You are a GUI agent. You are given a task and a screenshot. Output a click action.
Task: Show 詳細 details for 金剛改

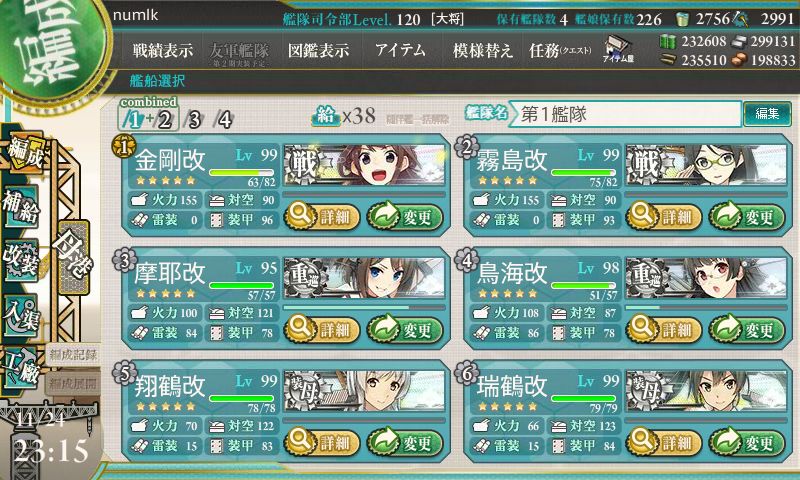tap(319, 216)
